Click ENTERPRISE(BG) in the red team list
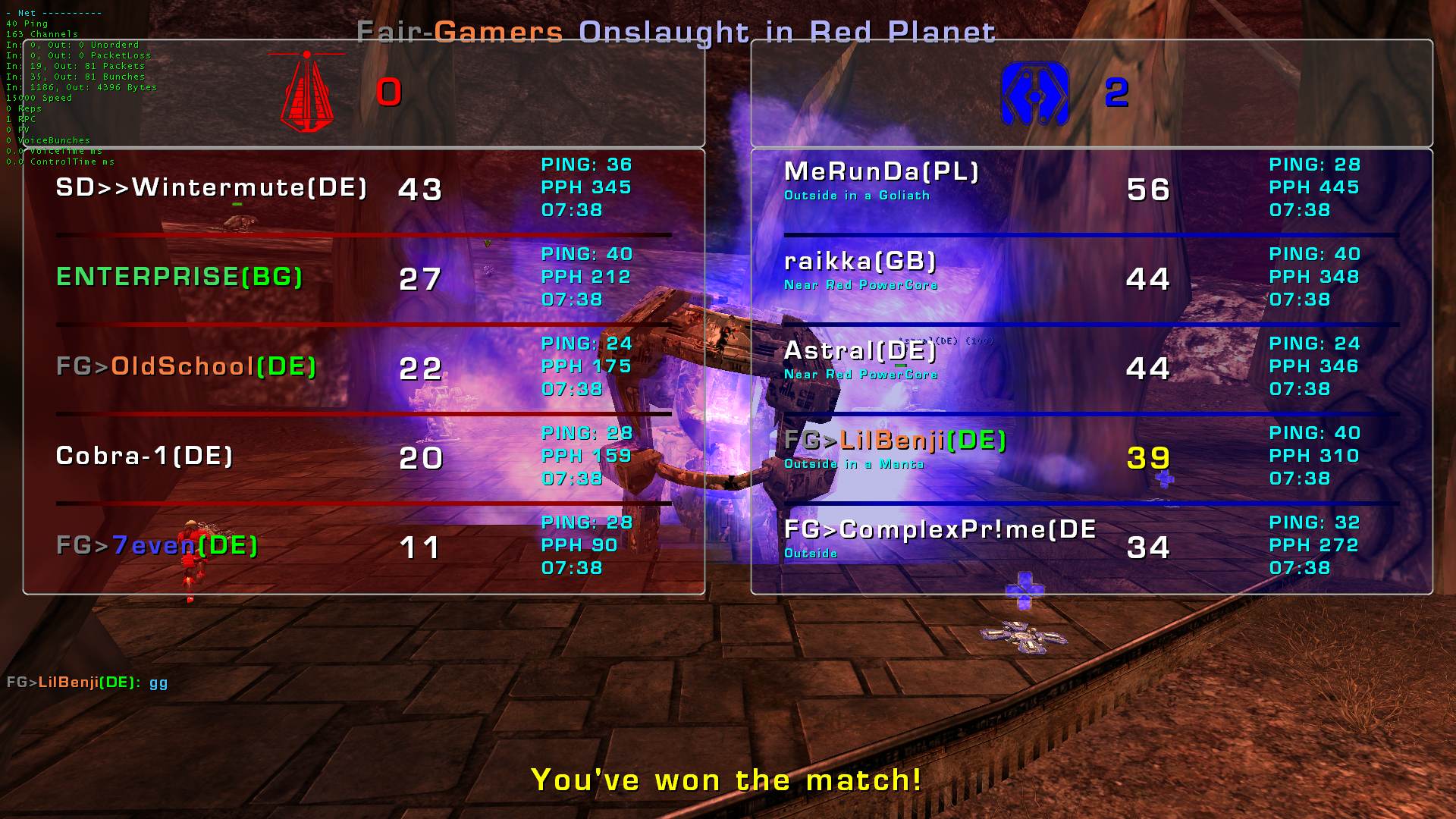The width and height of the screenshot is (1456, 819). [180, 277]
